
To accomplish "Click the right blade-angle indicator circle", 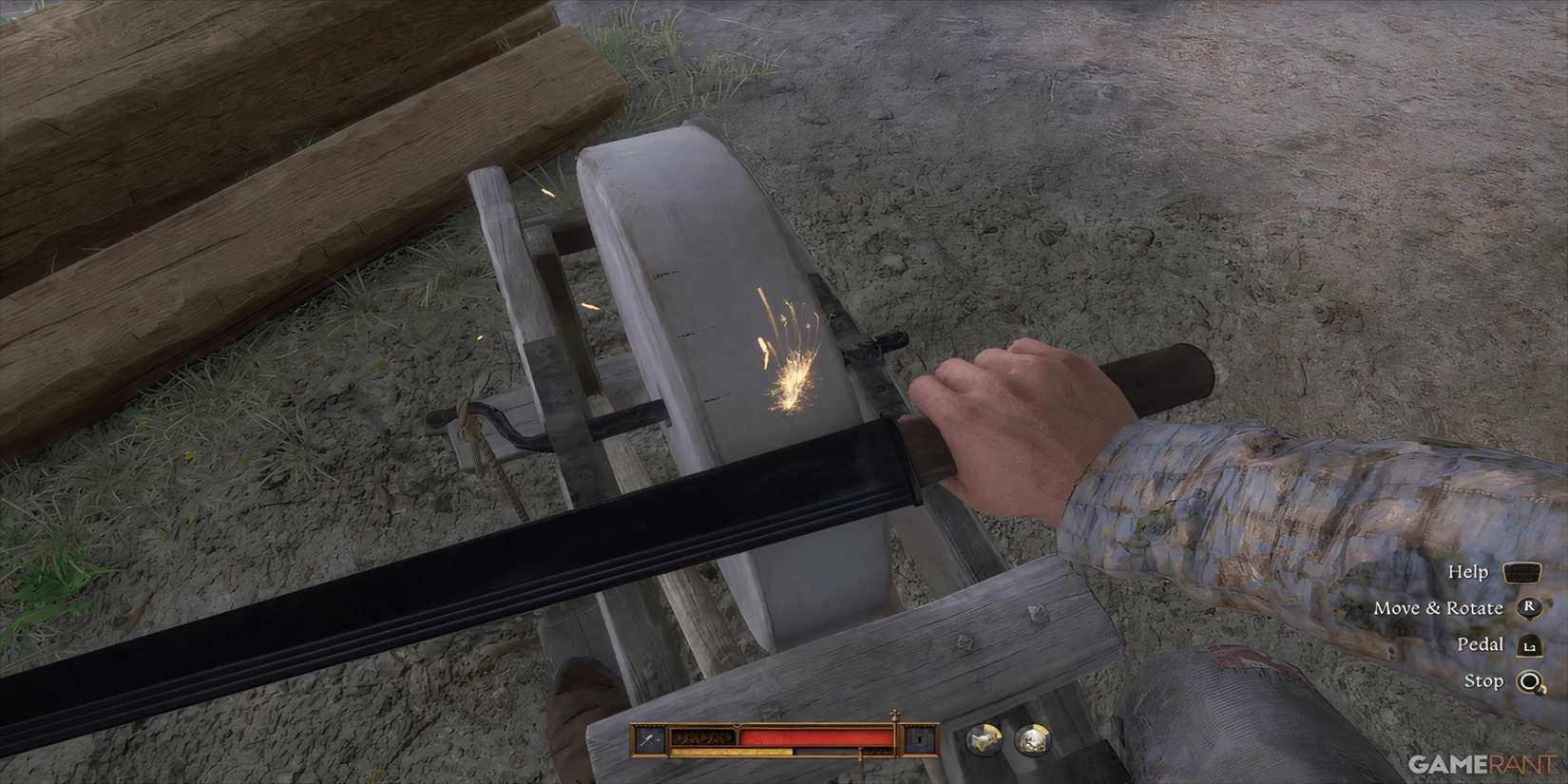I will pyautogui.click(x=1031, y=740).
